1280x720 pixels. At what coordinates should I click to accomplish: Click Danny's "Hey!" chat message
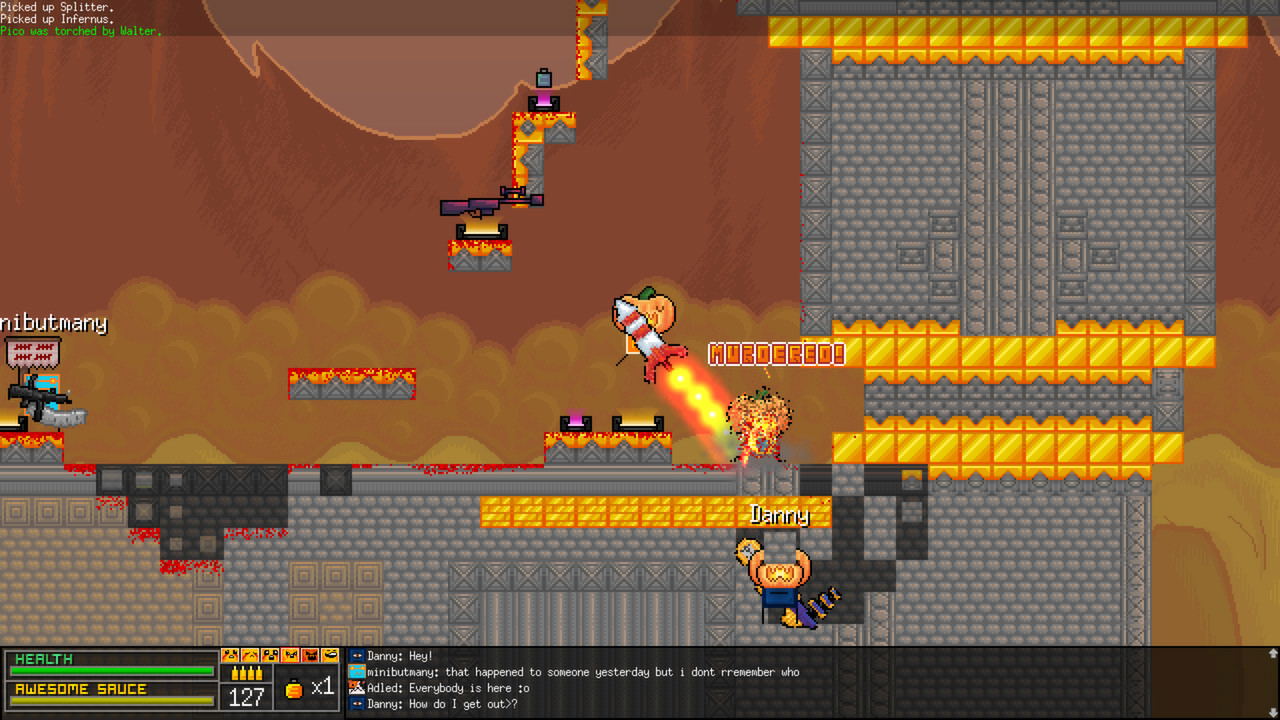(400, 656)
